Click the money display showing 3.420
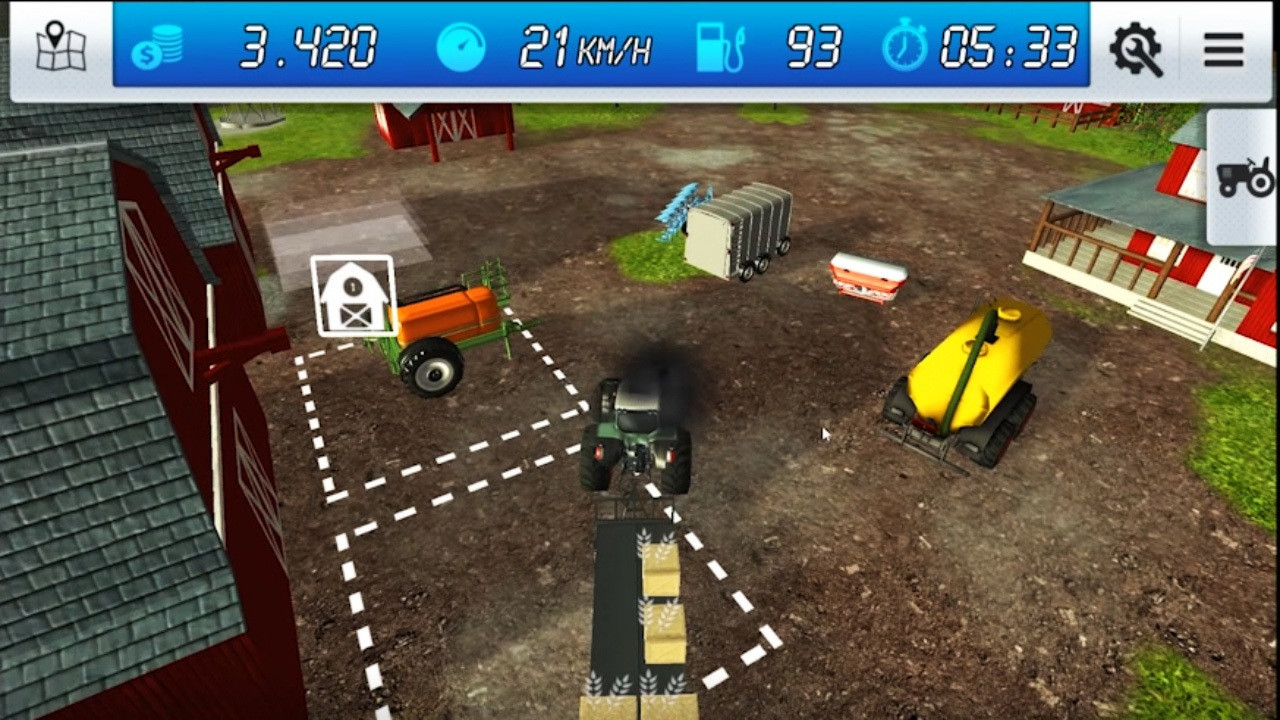Viewport: 1280px width, 720px height. (x=308, y=48)
